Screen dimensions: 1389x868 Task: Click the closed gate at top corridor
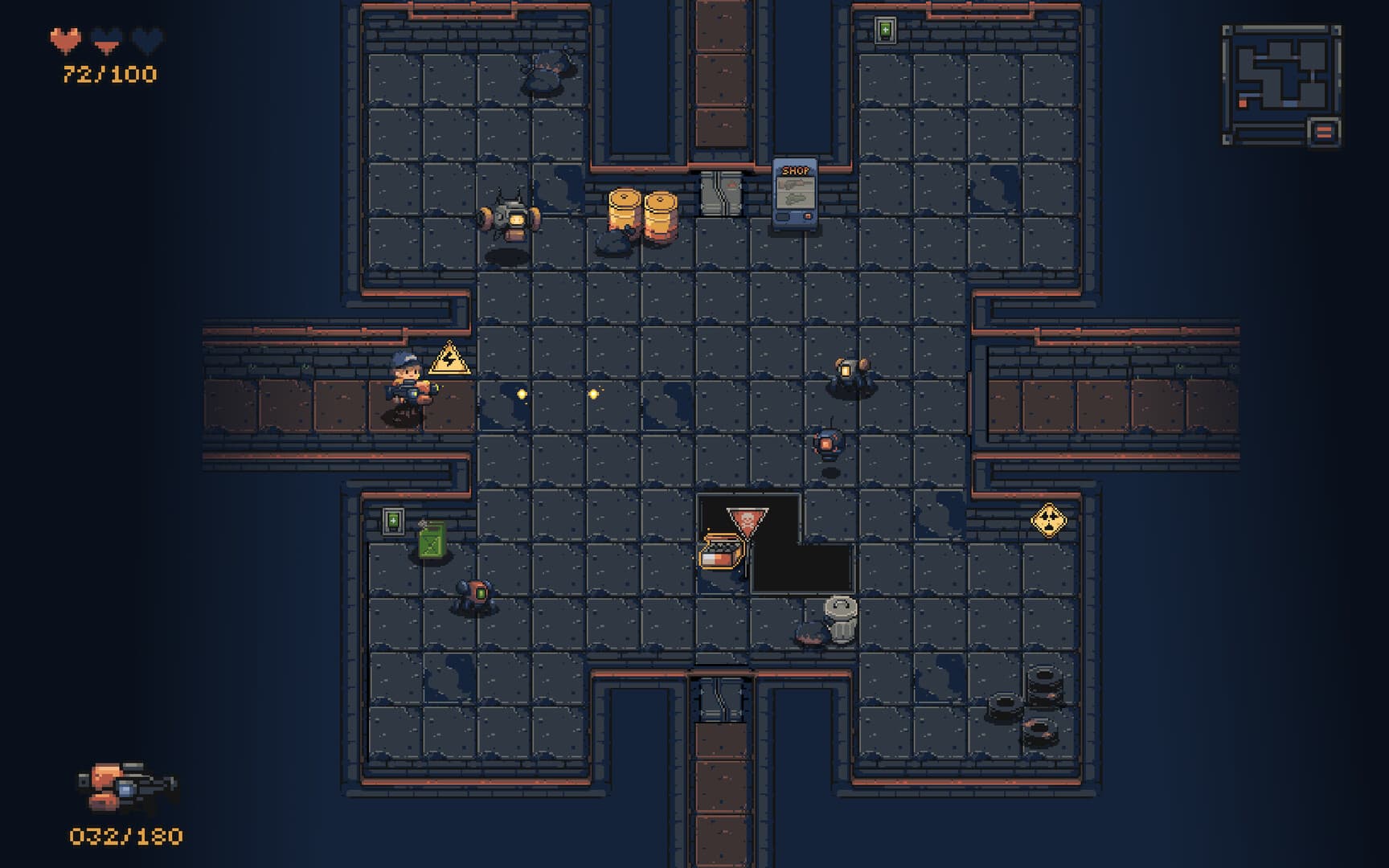pos(723,193)
